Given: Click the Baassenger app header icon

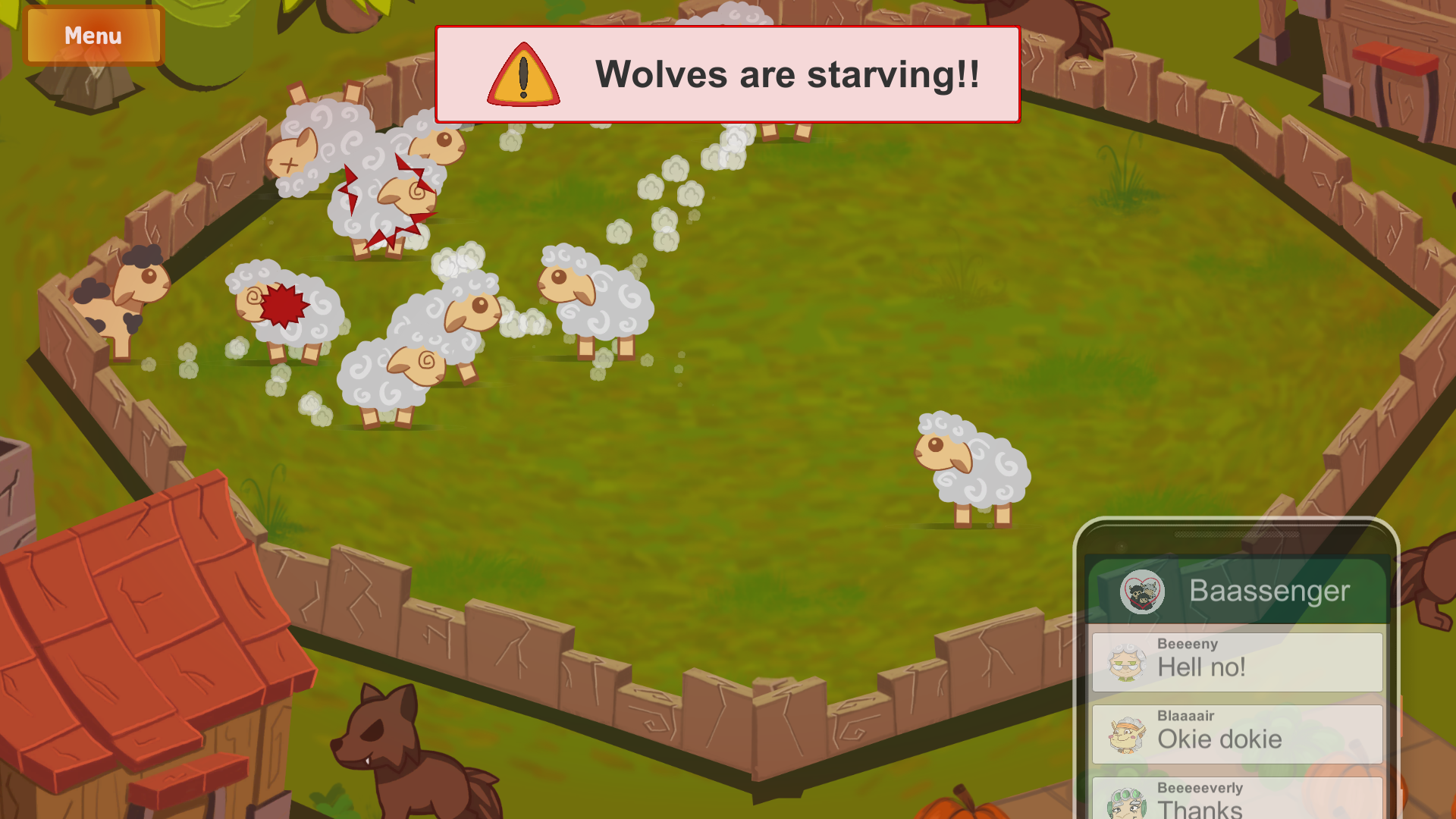Looking at the screenshot, I should [1142, 591].
